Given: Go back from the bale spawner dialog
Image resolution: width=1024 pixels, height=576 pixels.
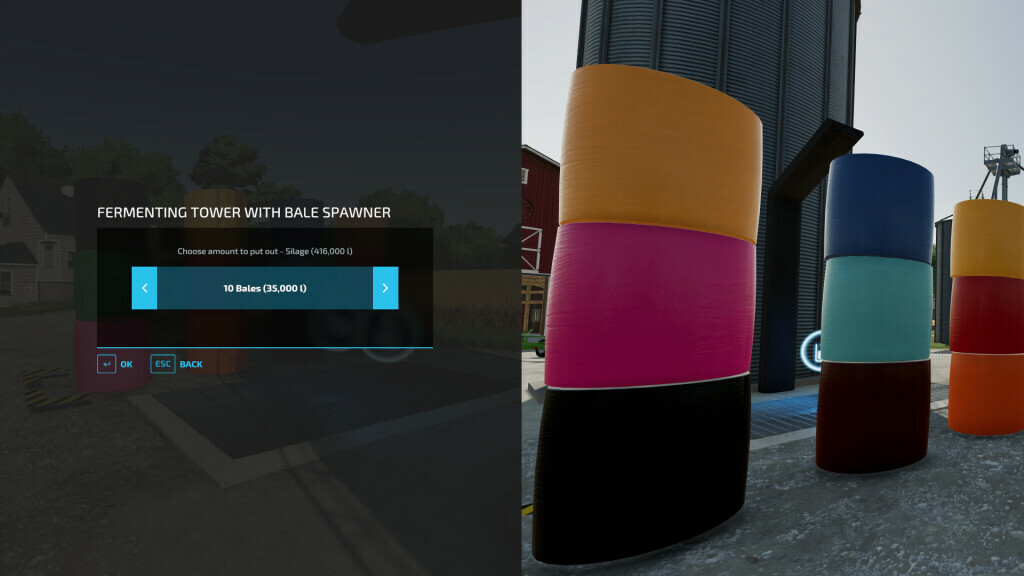Looking at the screenshot, I should pyautogui.click(x=177, y=364).
